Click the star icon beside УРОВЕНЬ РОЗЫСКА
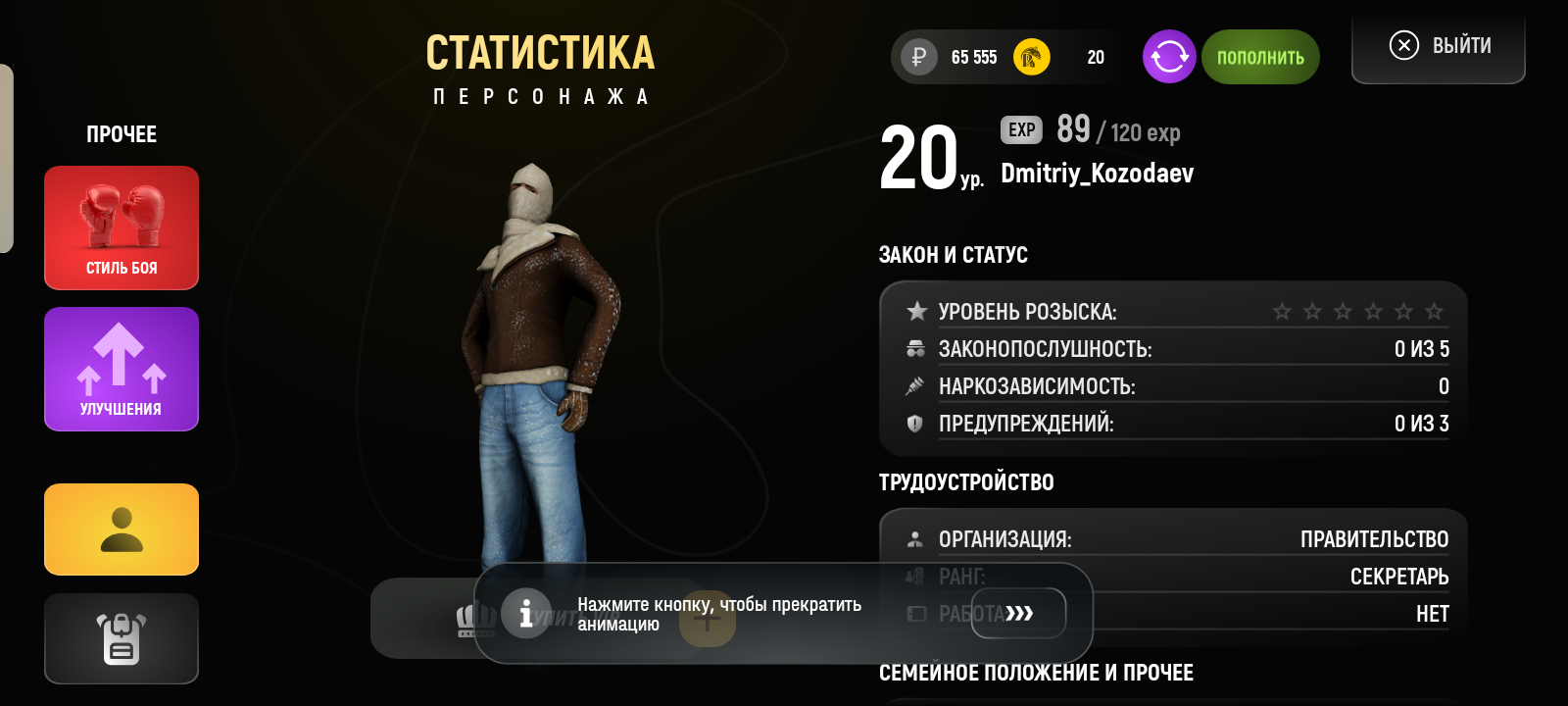1568x706 pixels. pyautogui.click(x=917, y=311)
